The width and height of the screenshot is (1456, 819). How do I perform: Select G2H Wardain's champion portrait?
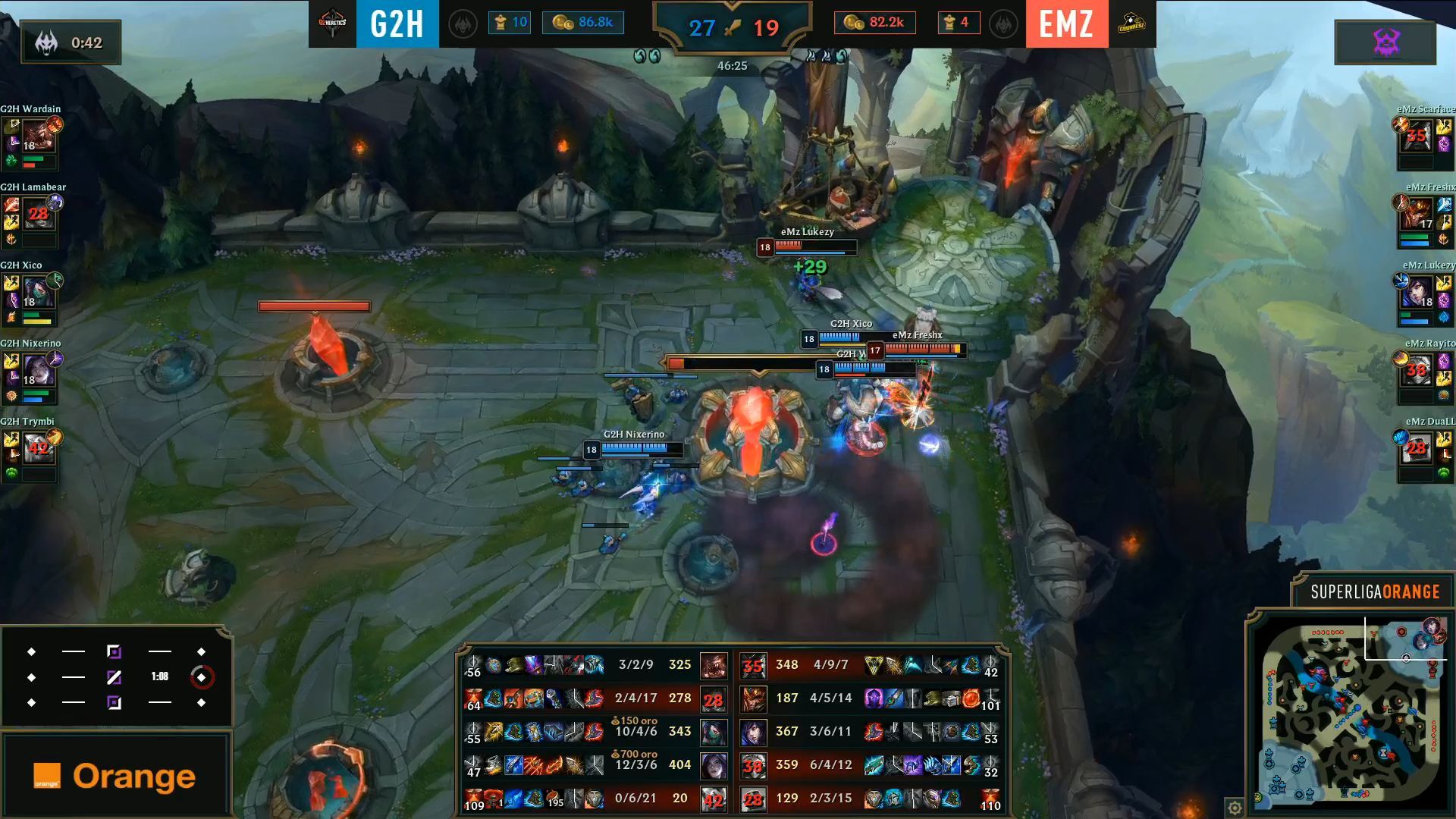(37, 137)
